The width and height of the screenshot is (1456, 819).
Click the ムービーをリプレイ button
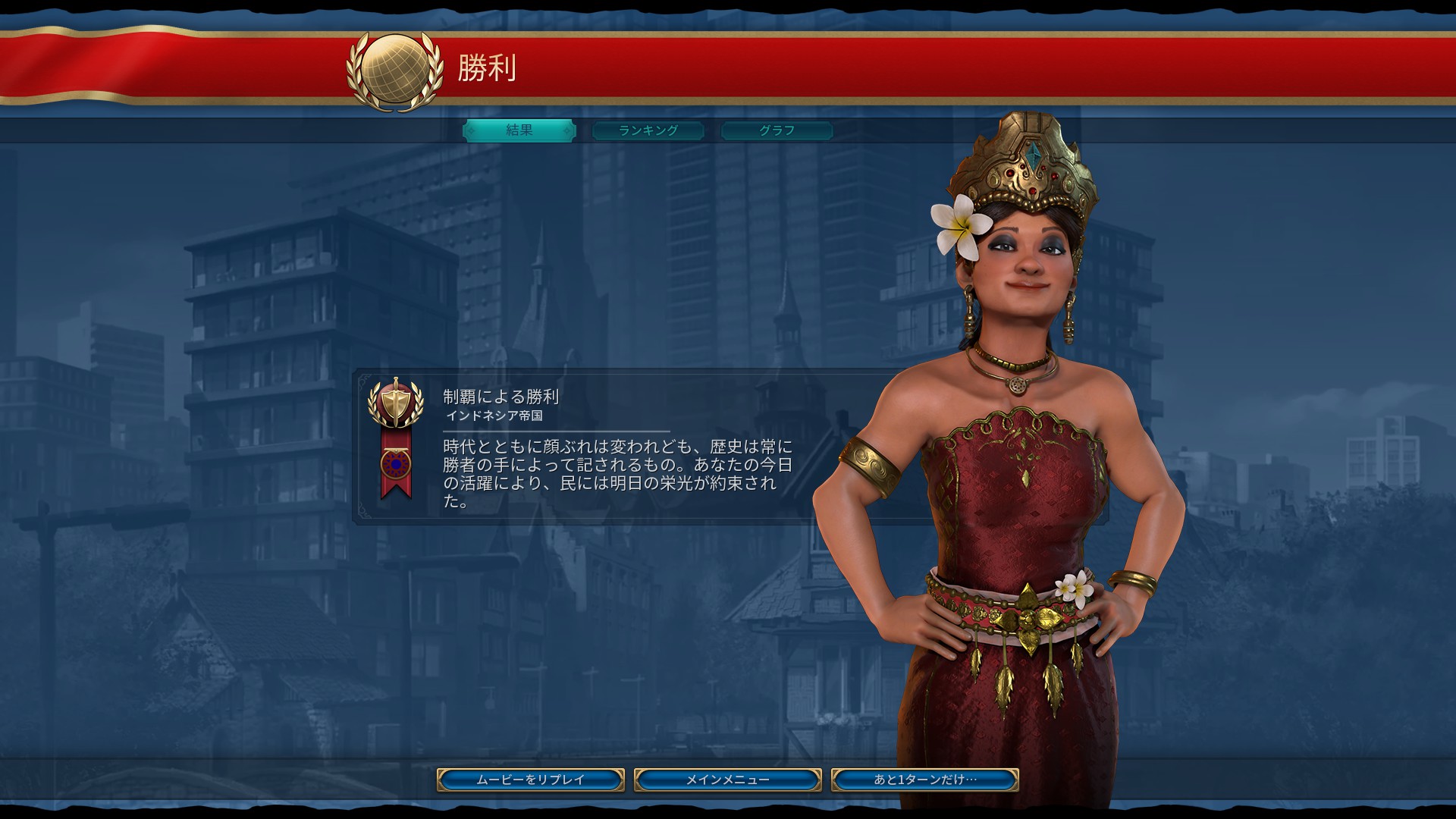point(531,780)
